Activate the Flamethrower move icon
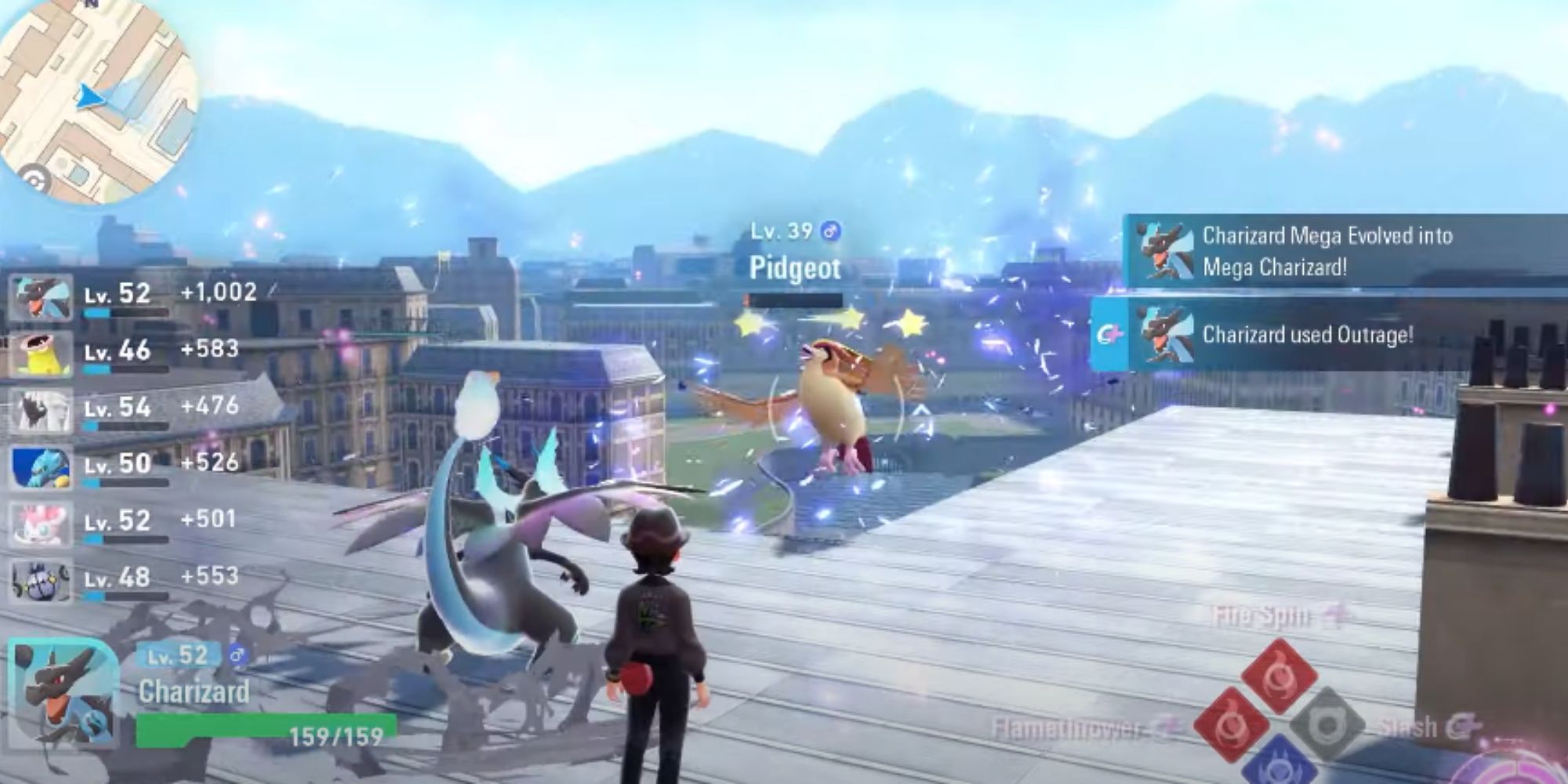The width and height of the screenshot is (1568, 784). (1232, 726)
